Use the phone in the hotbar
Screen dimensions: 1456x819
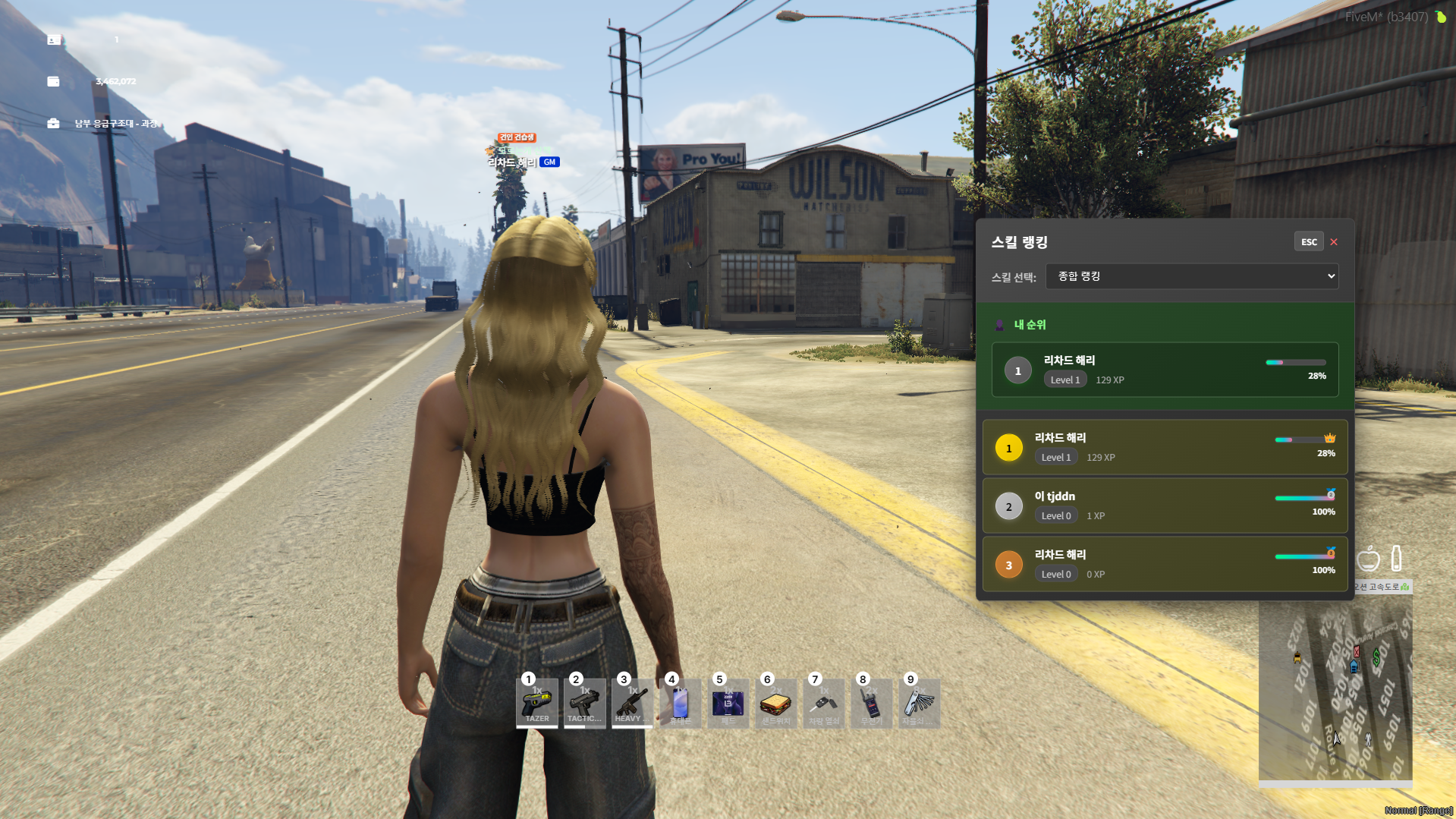(x=680, y=704)
